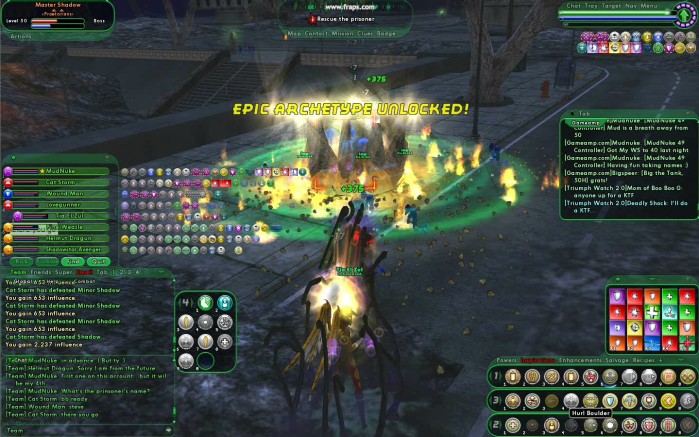Toggle the Tray window from top bar
Viewport: 699px width, 437px height.
pos(592,6)
